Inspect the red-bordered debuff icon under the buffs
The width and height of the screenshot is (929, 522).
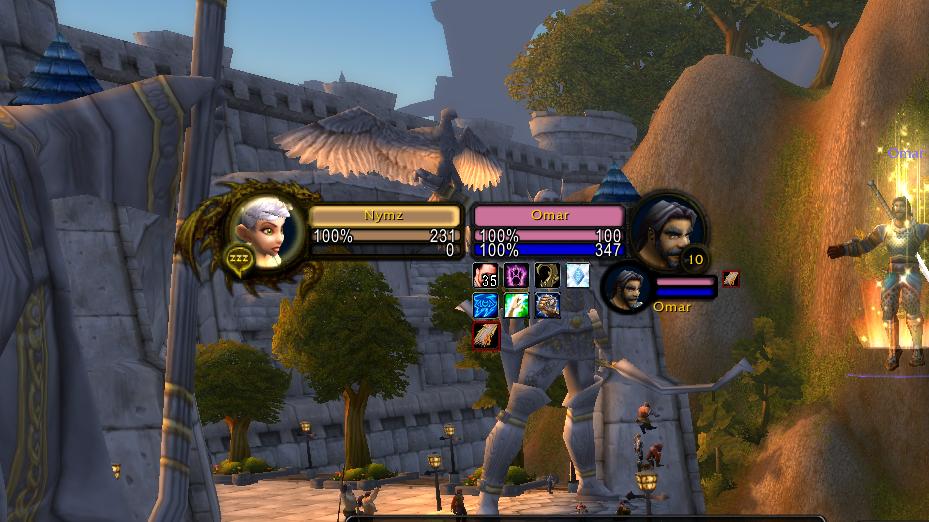485,335
